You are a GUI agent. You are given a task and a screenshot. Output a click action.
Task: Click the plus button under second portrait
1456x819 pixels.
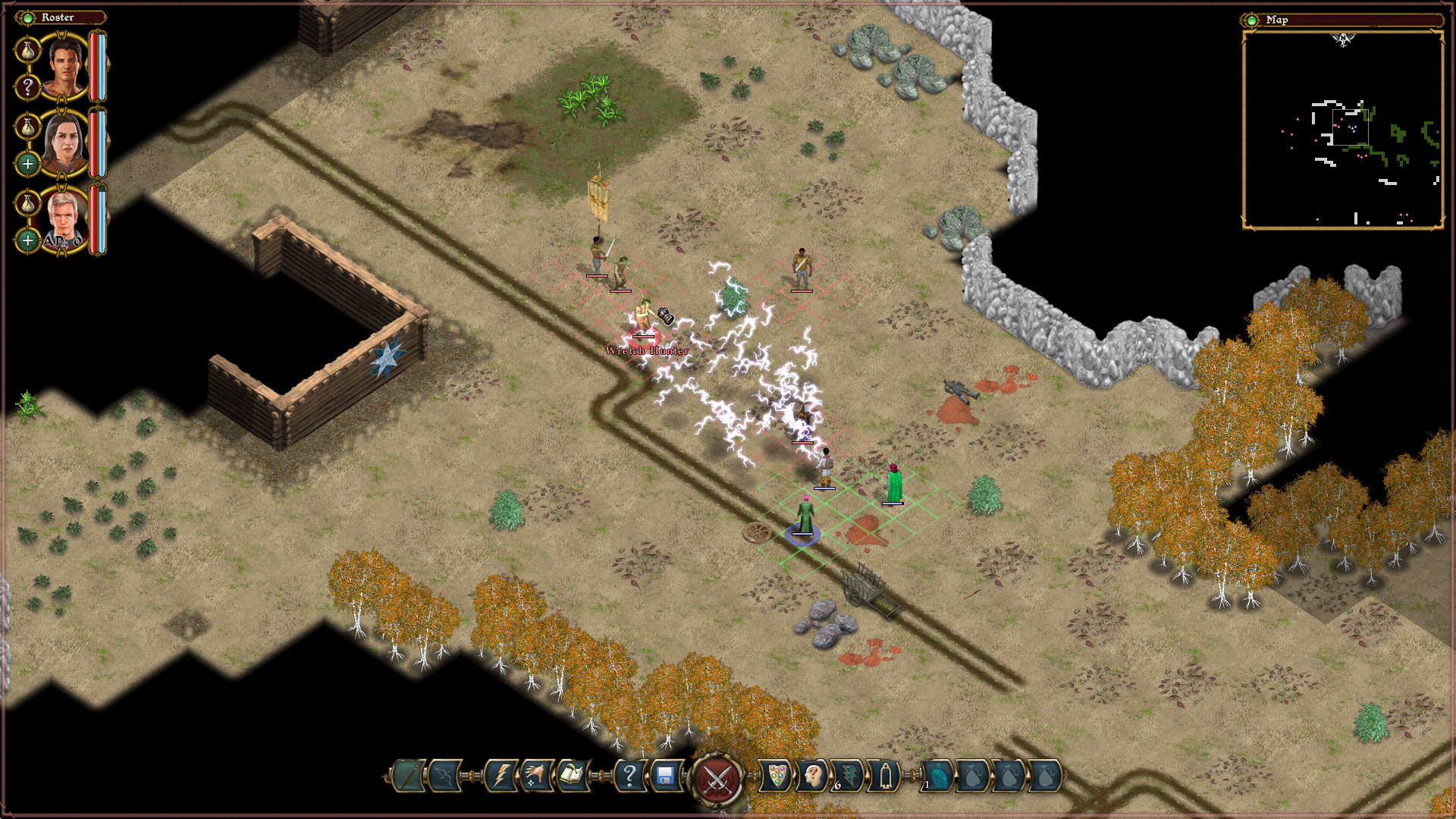click(x=28, y=162)
